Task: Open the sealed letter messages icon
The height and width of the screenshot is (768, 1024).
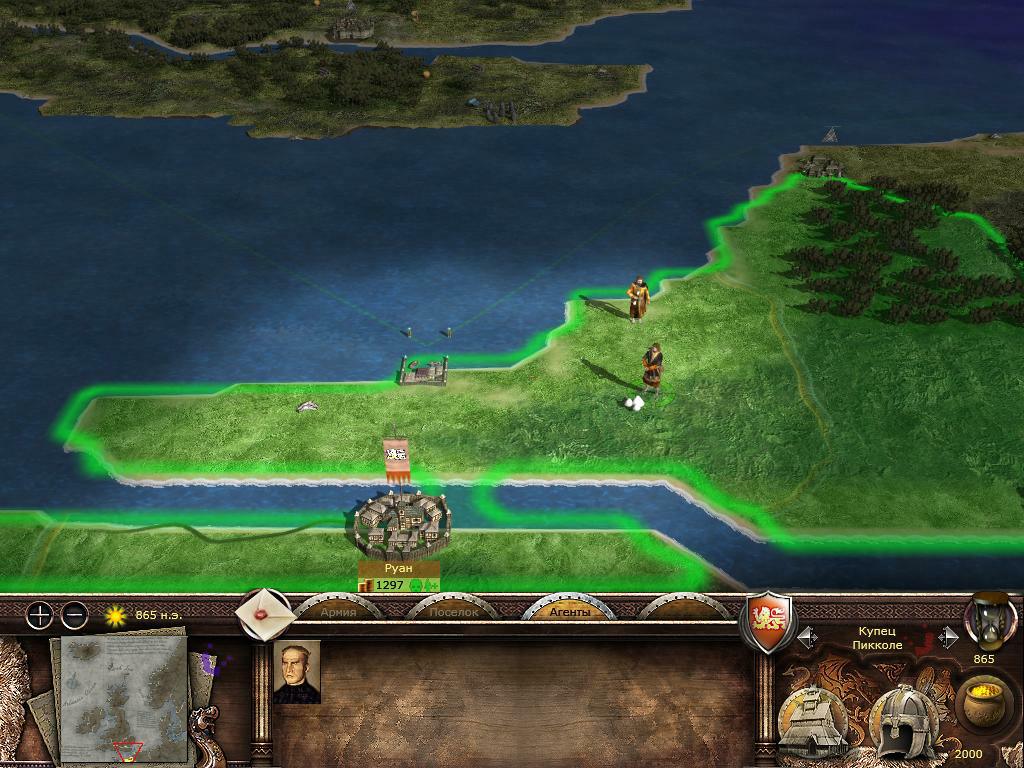Action: pos(264,613)
